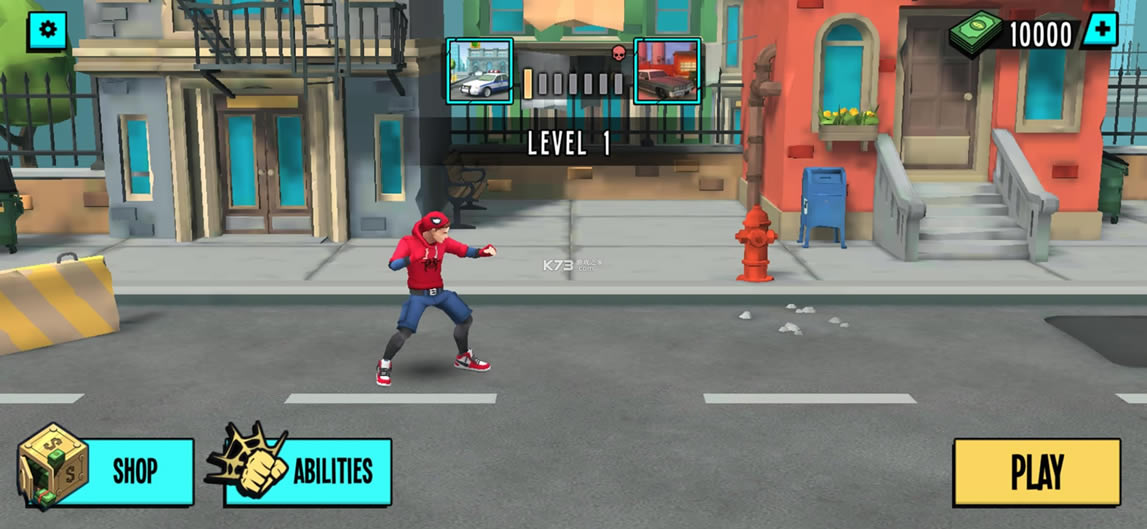Select the police car stage thumbnail

(480, 71)
